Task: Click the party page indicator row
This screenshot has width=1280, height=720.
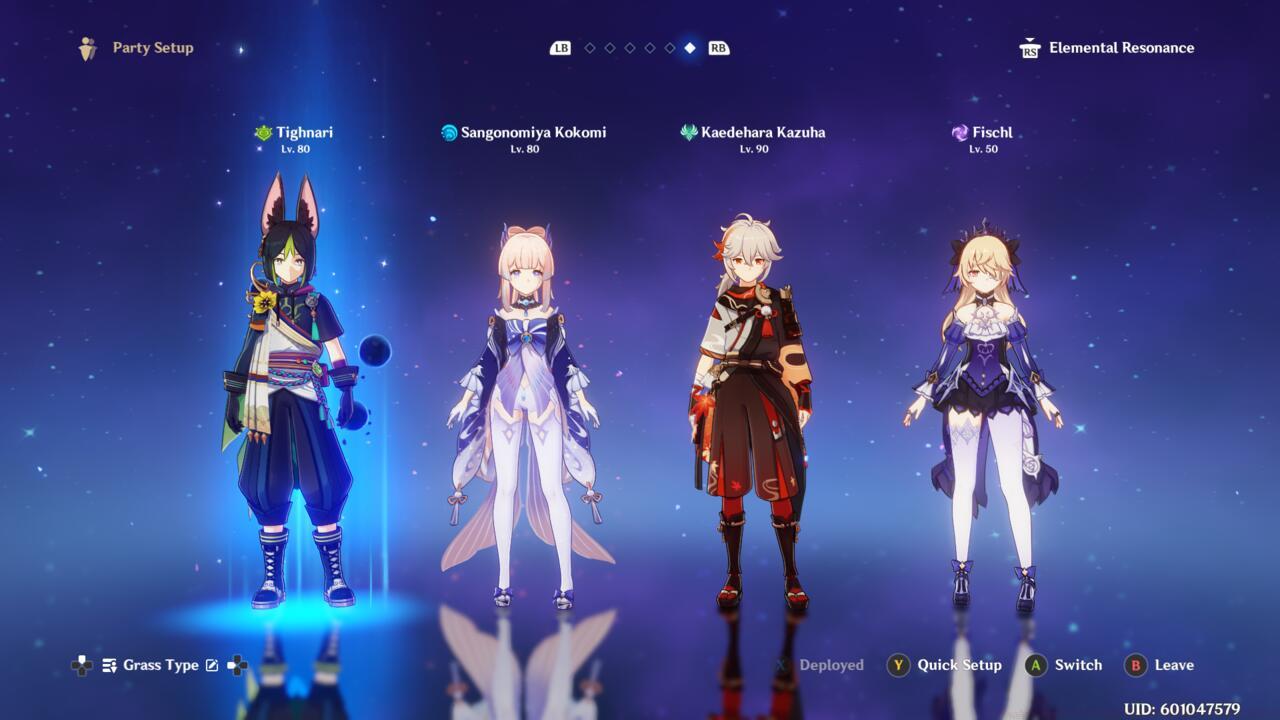Action: pyautogui.click(x=640, y=47)
